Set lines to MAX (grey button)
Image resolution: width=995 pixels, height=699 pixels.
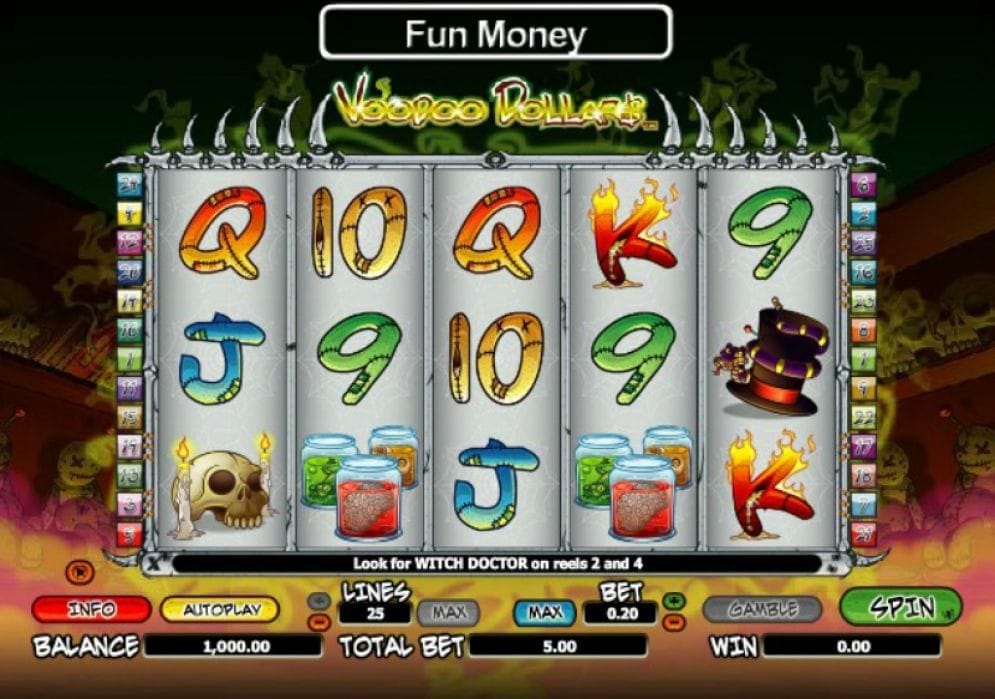tap(448, 611)
